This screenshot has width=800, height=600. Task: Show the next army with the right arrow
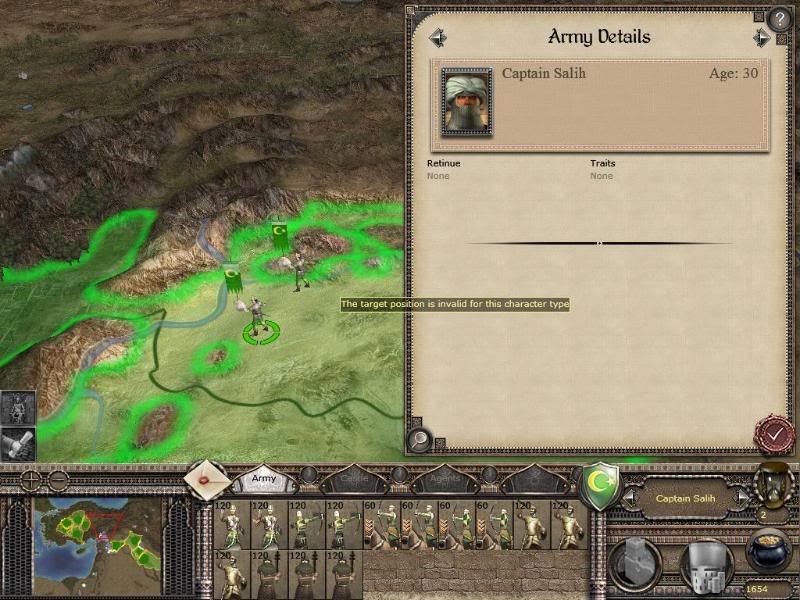click(x=762, y=38)
